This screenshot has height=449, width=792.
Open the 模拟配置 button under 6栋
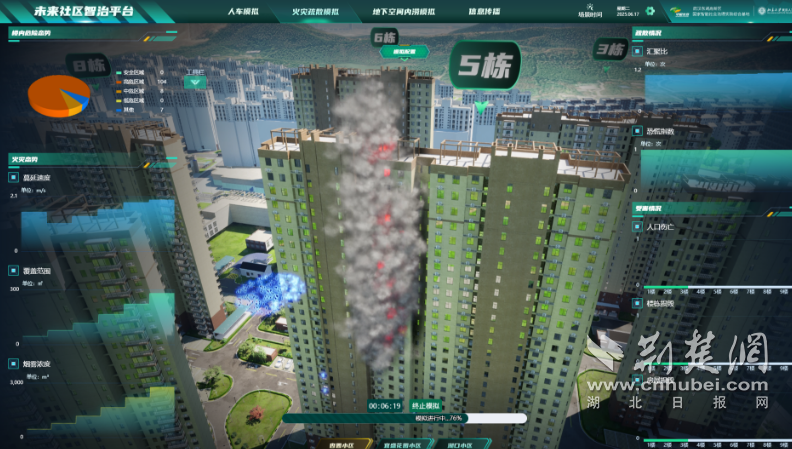tap(403, 49)
